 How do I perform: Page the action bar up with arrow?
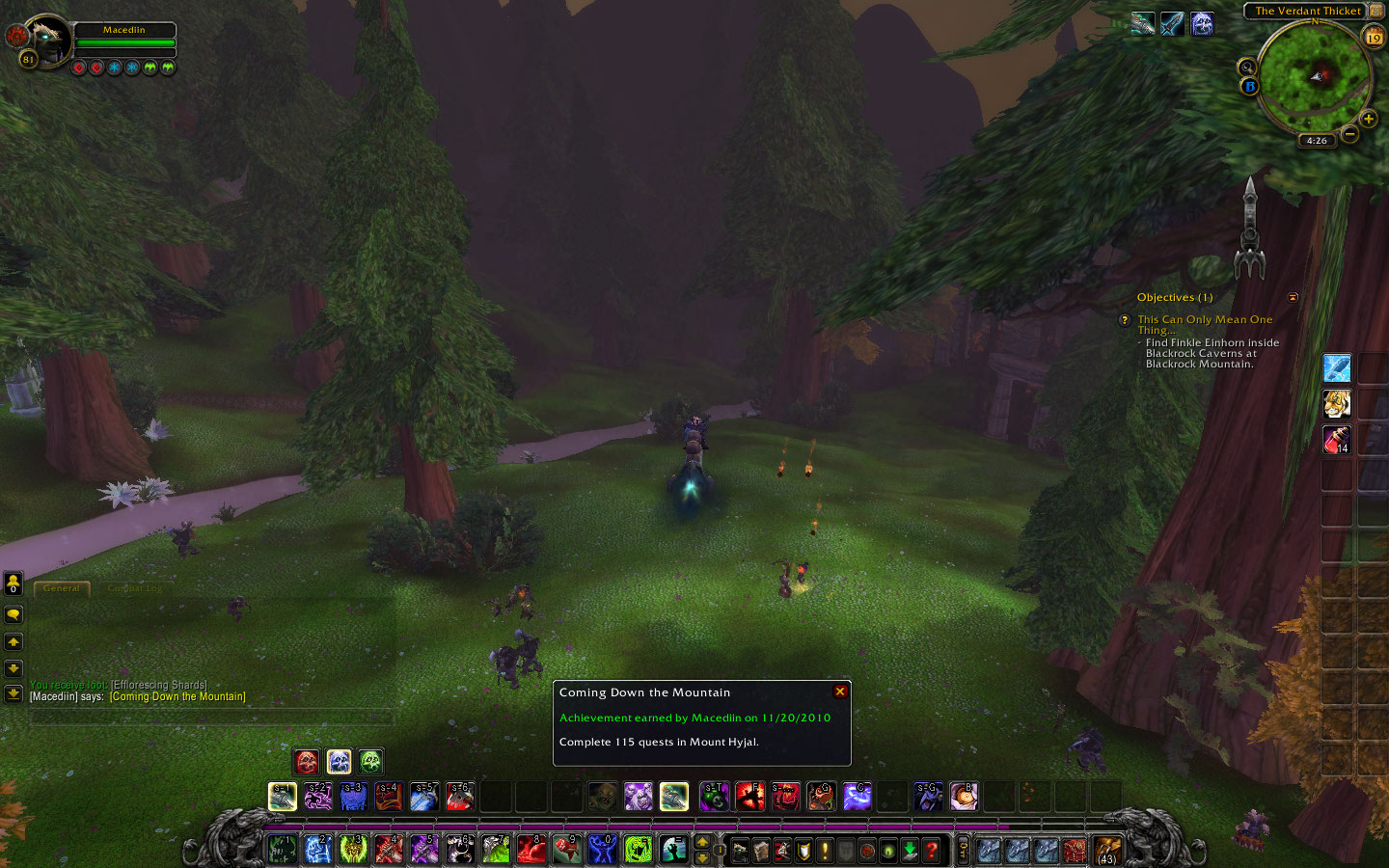pos(702,842)
